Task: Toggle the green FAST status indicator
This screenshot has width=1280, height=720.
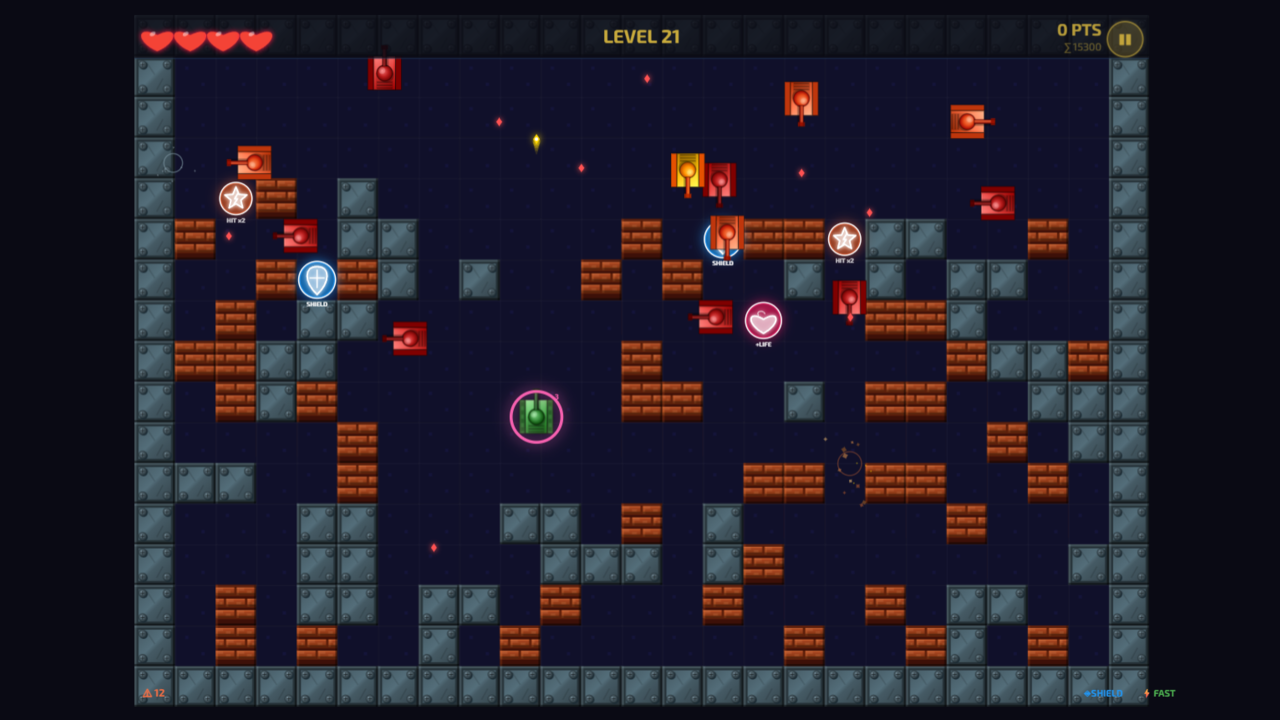Action: [1163, 692]
